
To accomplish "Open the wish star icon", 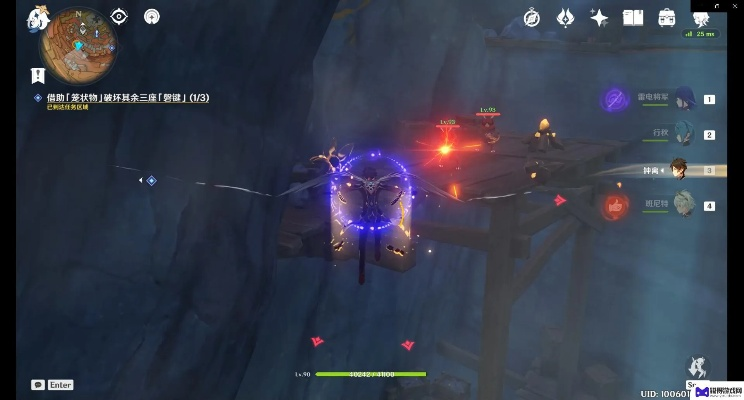I will click(x=599, y=17).
